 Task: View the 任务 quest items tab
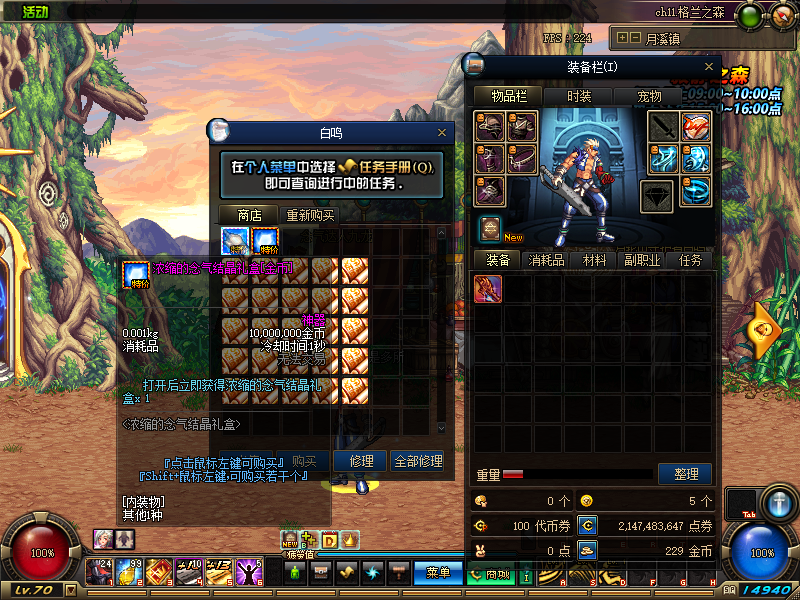pos(691,260)
